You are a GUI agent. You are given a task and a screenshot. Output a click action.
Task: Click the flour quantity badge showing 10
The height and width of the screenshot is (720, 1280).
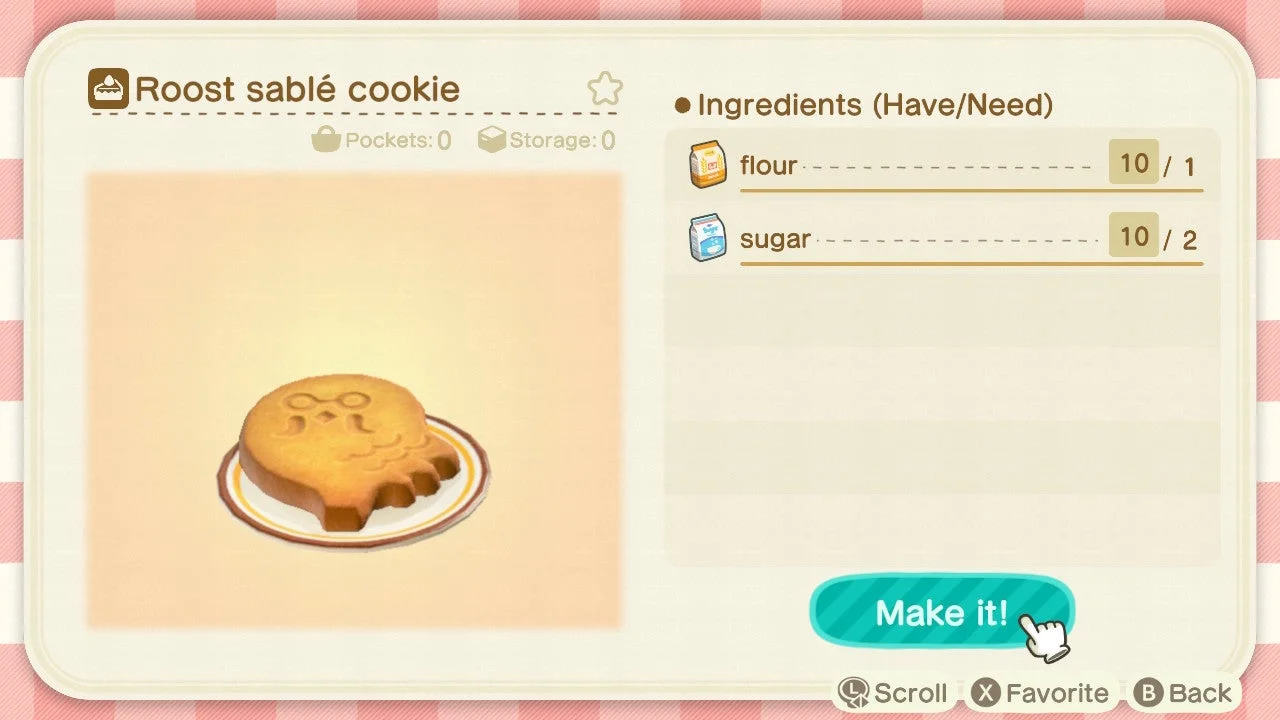click(1133, 163)
